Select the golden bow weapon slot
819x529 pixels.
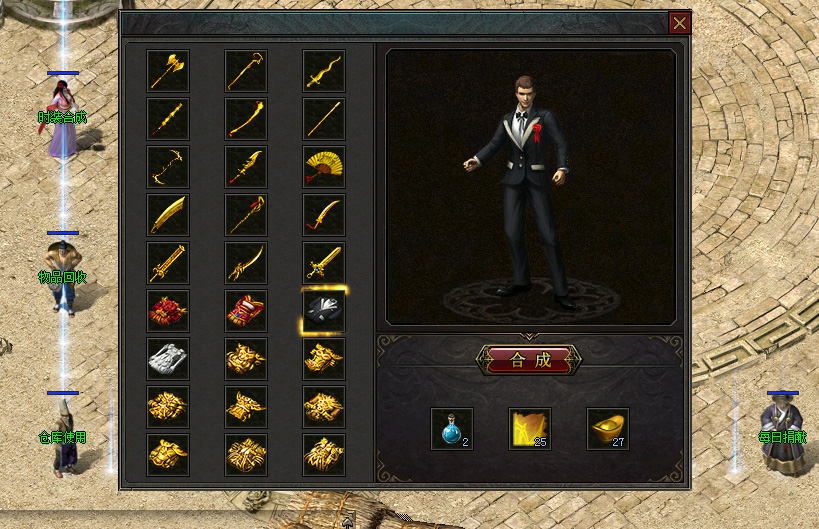[168, 167]
